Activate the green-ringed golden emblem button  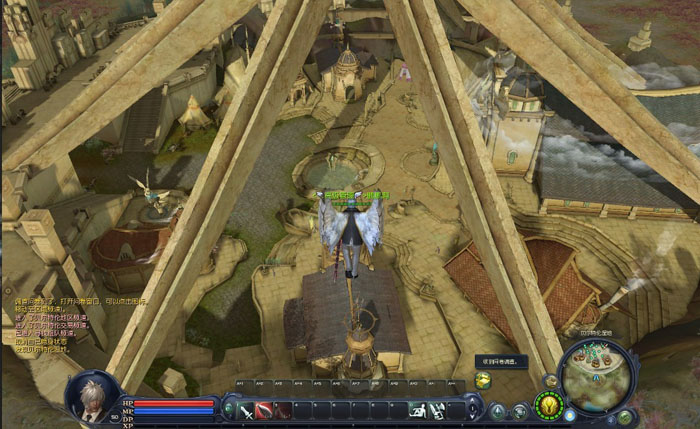coord(547,405)
